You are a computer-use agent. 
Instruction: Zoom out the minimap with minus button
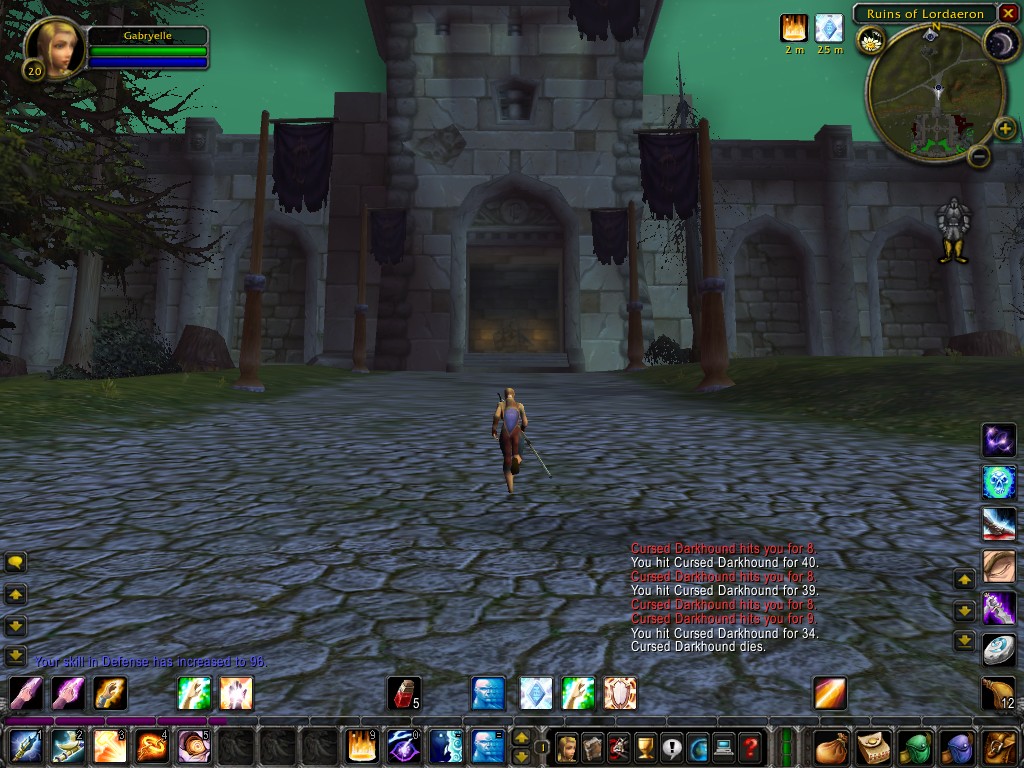pyautogui.click(x=980, y=155)
